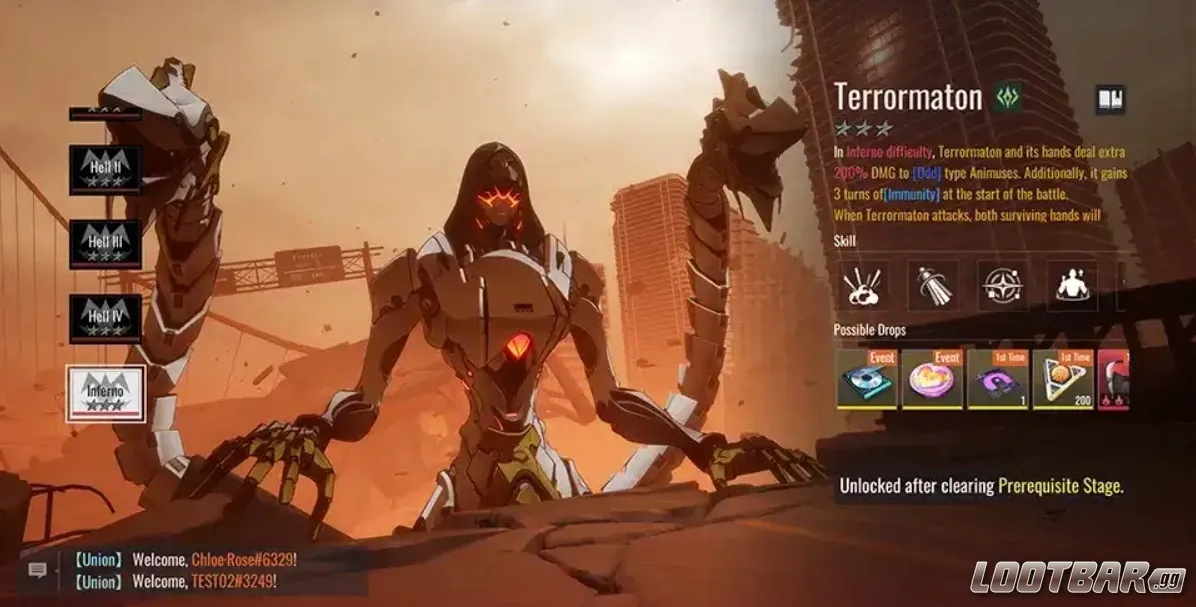Select the Hell II difficulty stage
This screenshot has width=1196, height=607.
click(105, 169)
